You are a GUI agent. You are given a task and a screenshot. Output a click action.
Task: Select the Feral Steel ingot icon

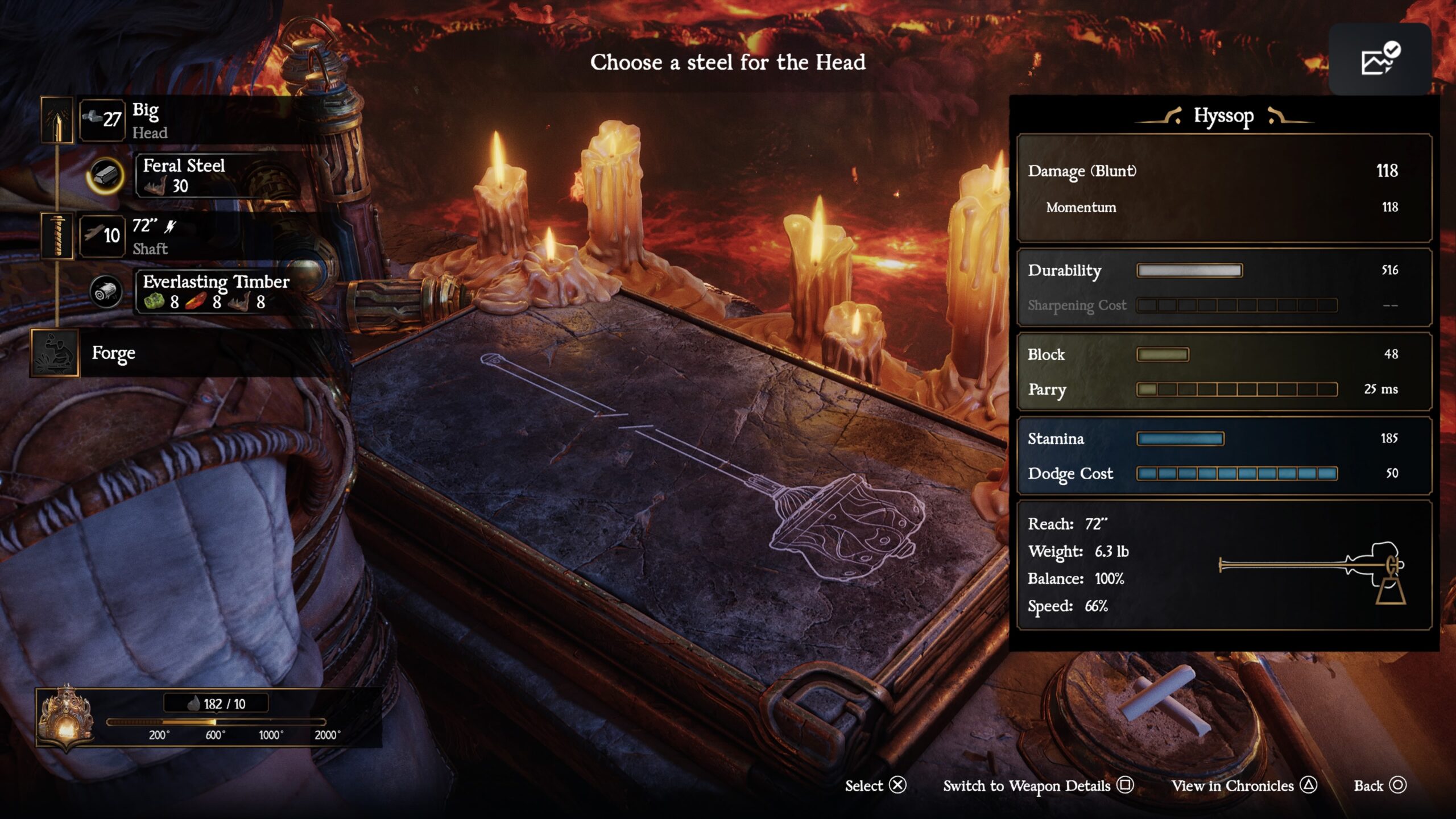click(106, 176)
